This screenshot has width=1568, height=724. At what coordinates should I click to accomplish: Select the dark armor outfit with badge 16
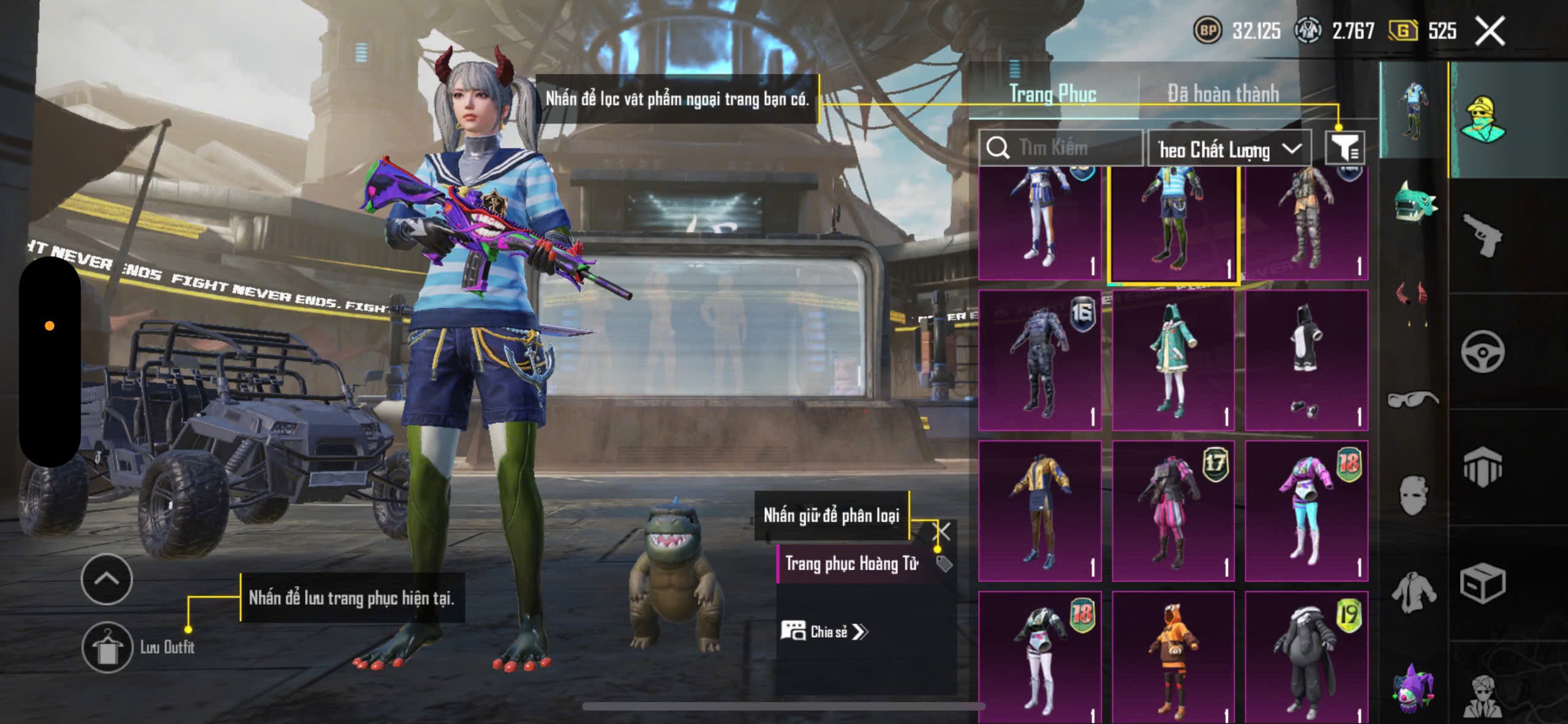point(1040,360)
